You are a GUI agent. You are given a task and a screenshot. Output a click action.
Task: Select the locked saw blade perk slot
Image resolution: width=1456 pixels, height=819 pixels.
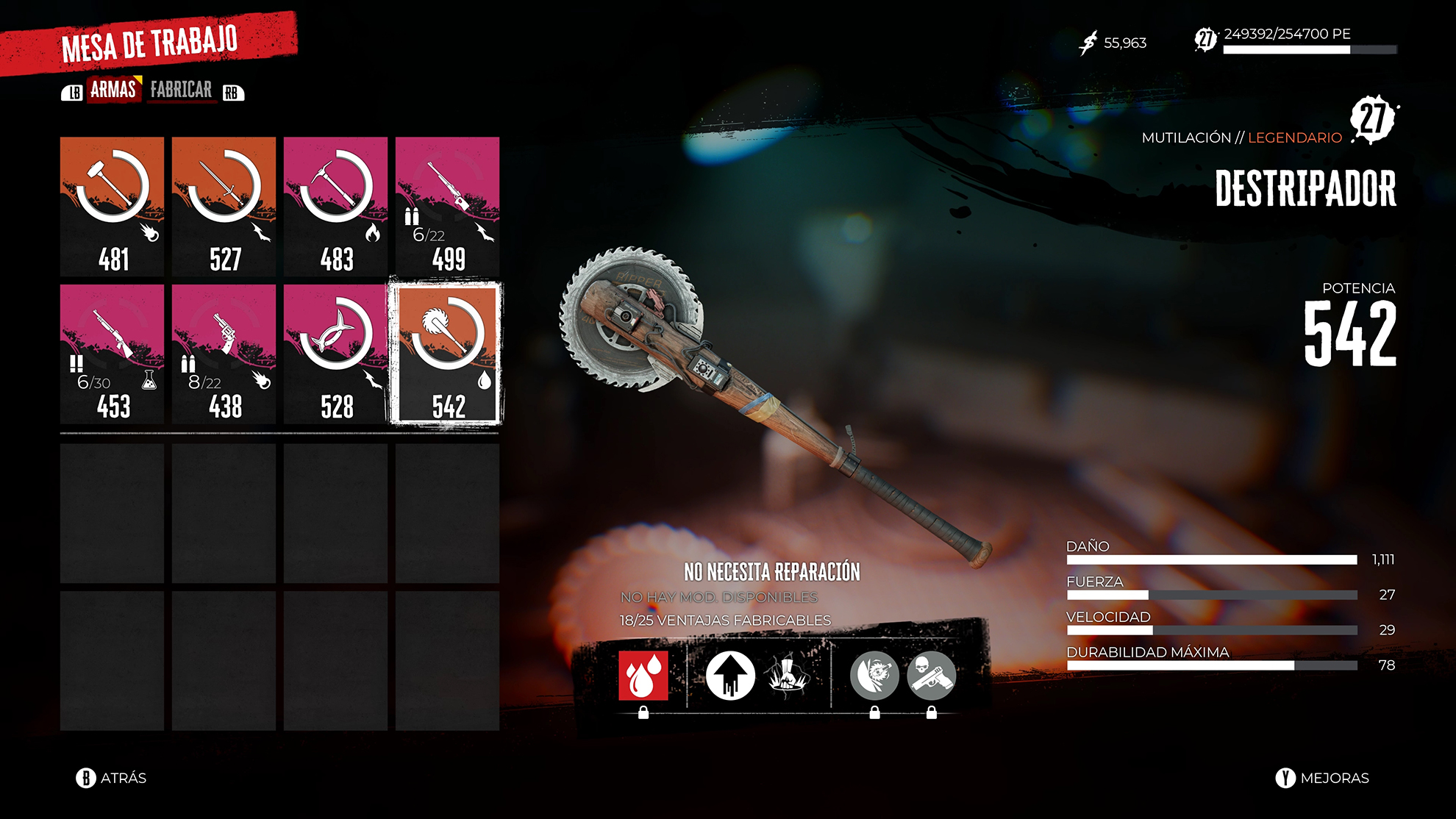[874, 675]
